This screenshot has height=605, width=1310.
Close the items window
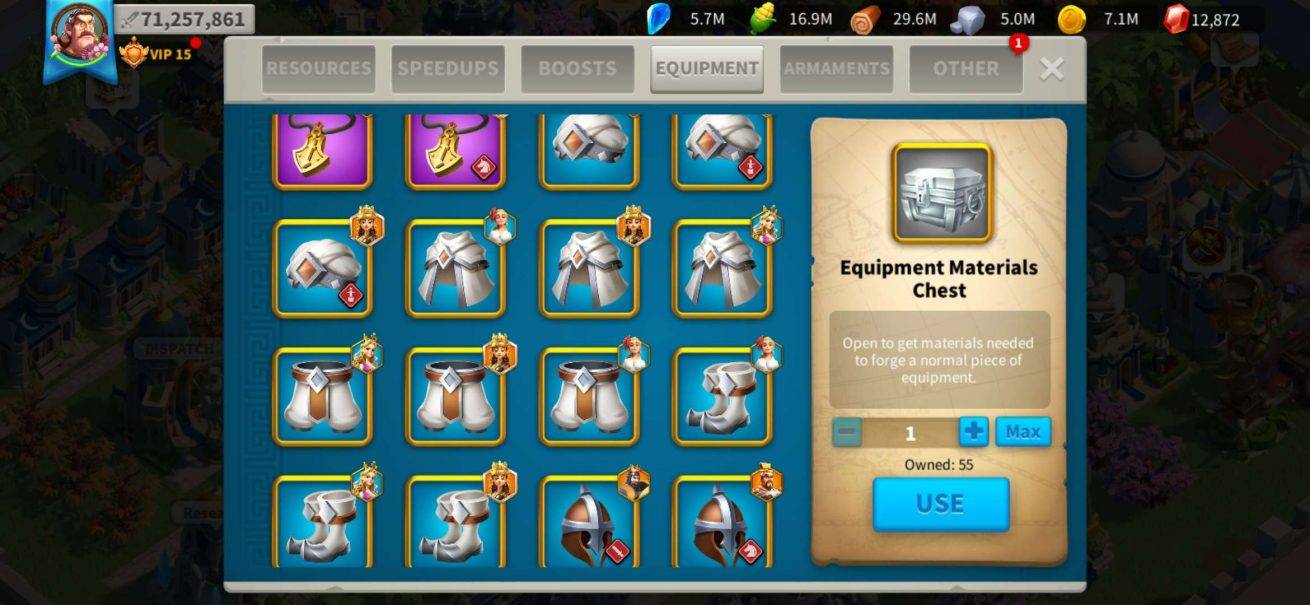pyautogui.click(x=1051, y=68)
